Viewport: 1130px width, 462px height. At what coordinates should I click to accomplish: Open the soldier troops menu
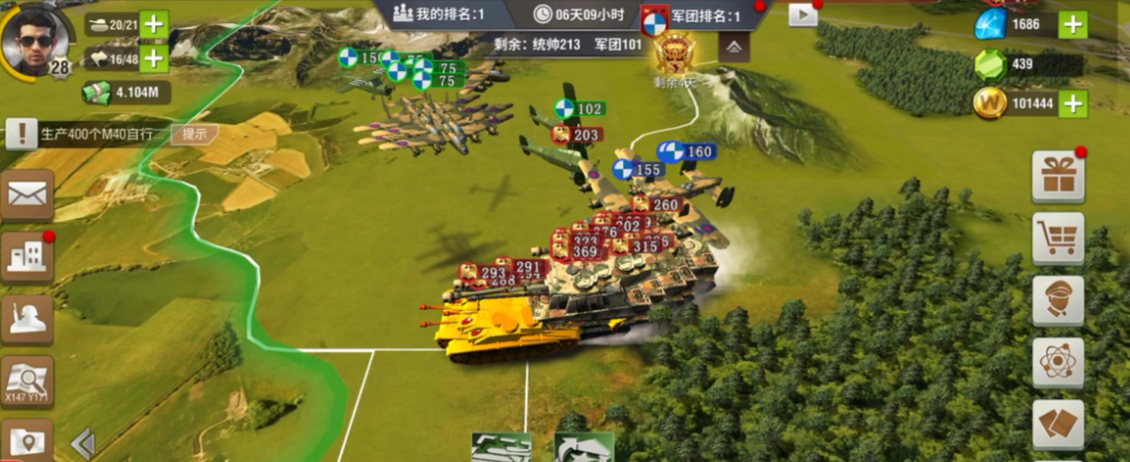pos(27,319)
